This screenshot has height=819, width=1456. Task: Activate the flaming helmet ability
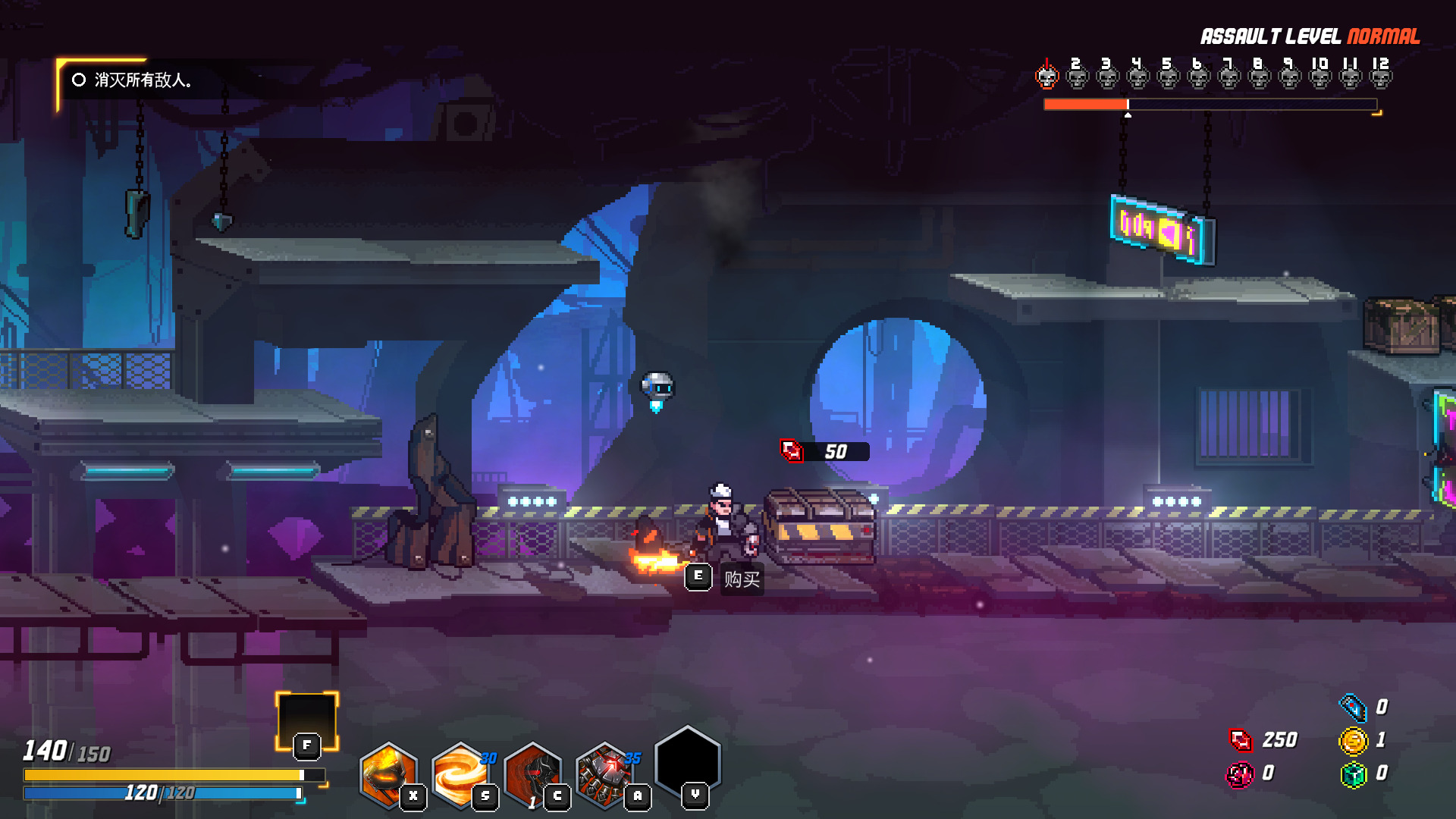388,773
